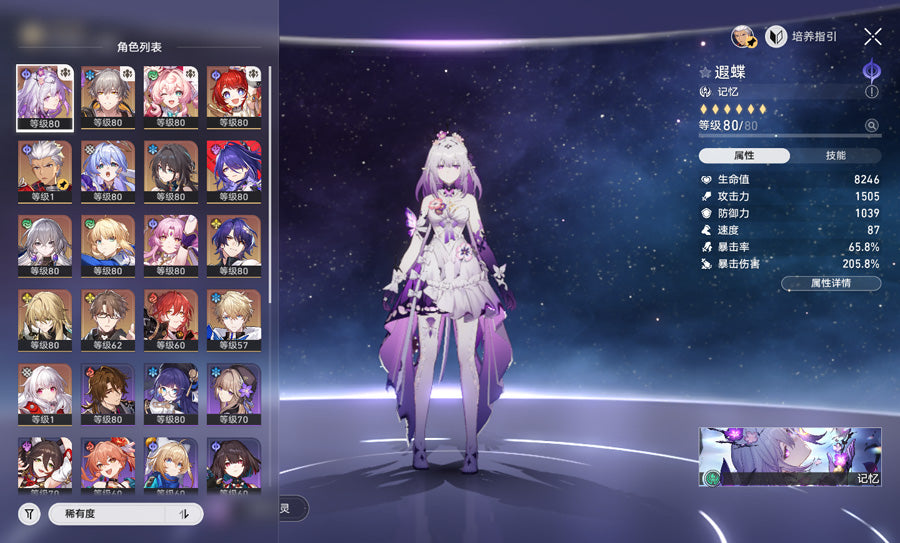Image resolution: width=900 pixels, height=543 pixels.
Task: Open 属性详情 attribute details
Action: [x=830, y=284]
